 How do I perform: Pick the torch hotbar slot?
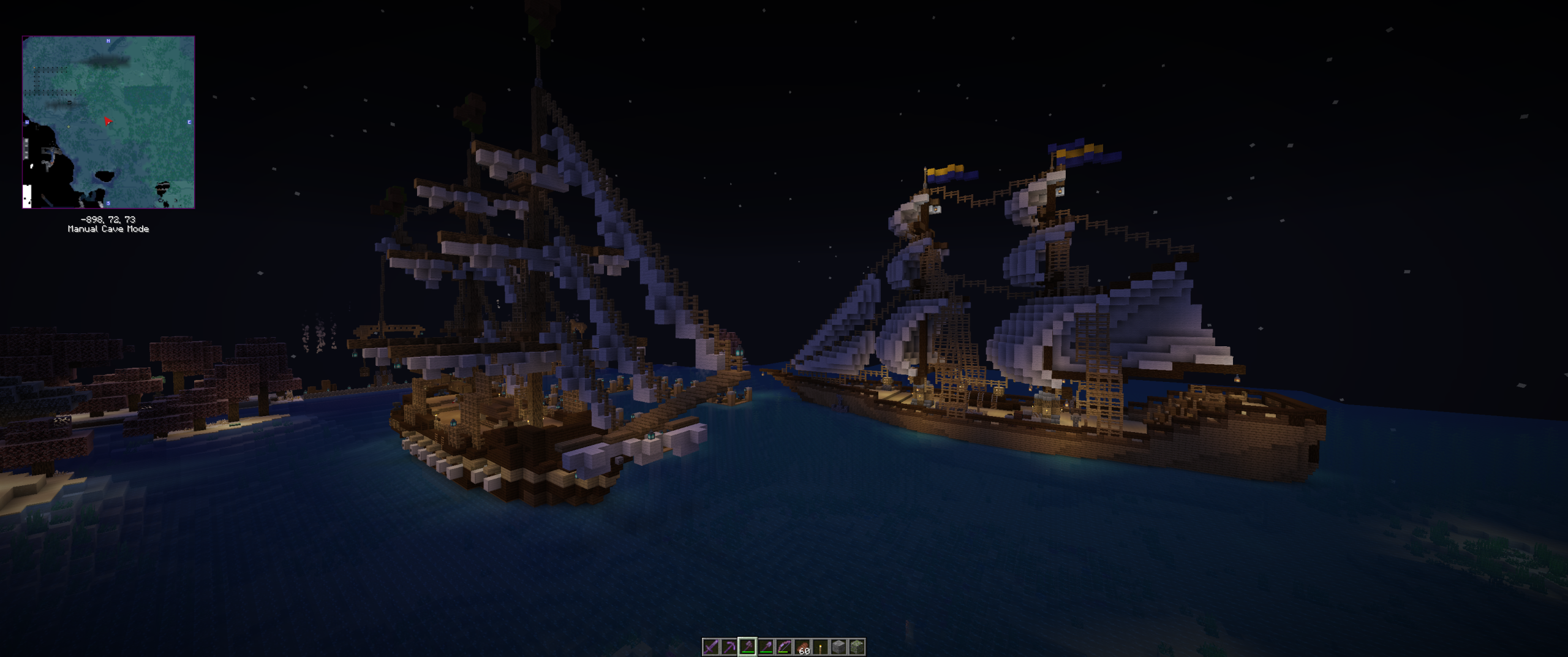[x=820, y=647]
